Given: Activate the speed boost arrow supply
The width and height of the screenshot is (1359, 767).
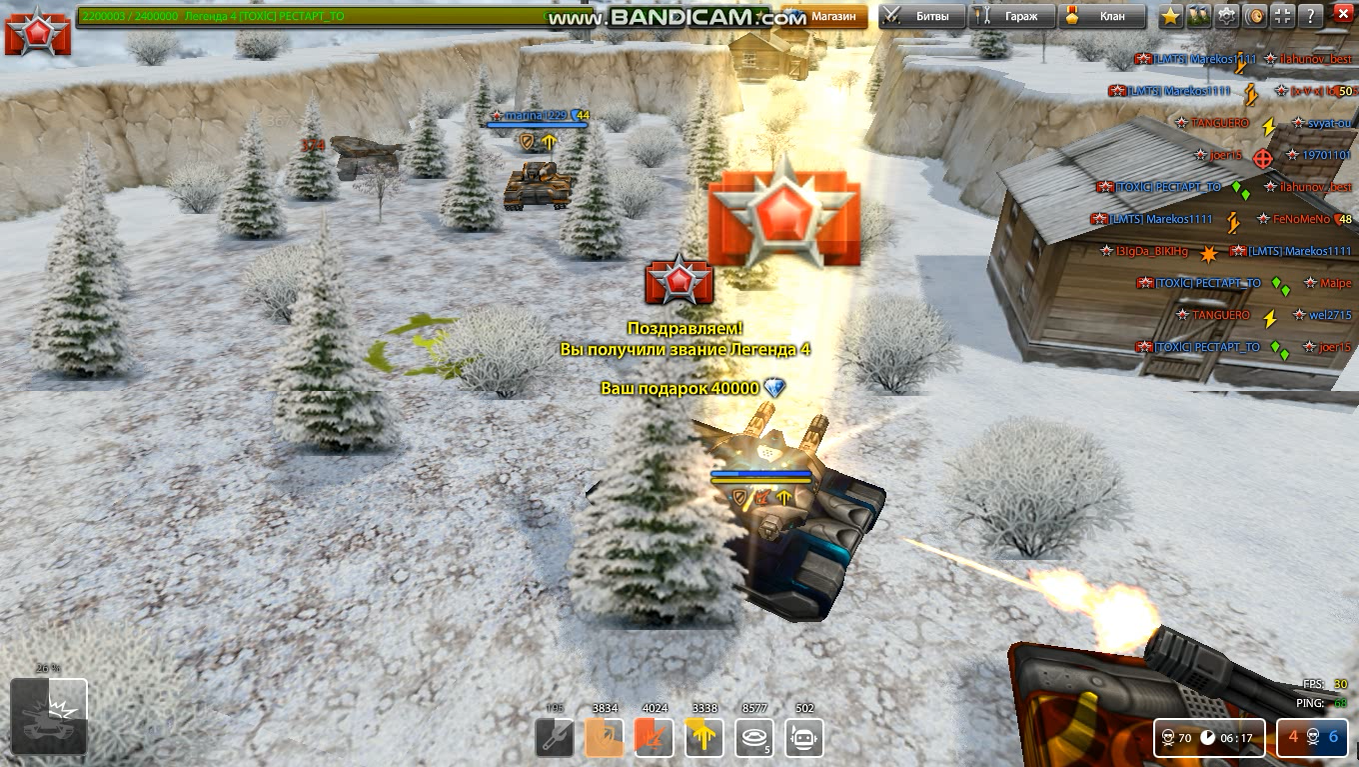Looking at the screenshot, I should click(x=704, y=738).
